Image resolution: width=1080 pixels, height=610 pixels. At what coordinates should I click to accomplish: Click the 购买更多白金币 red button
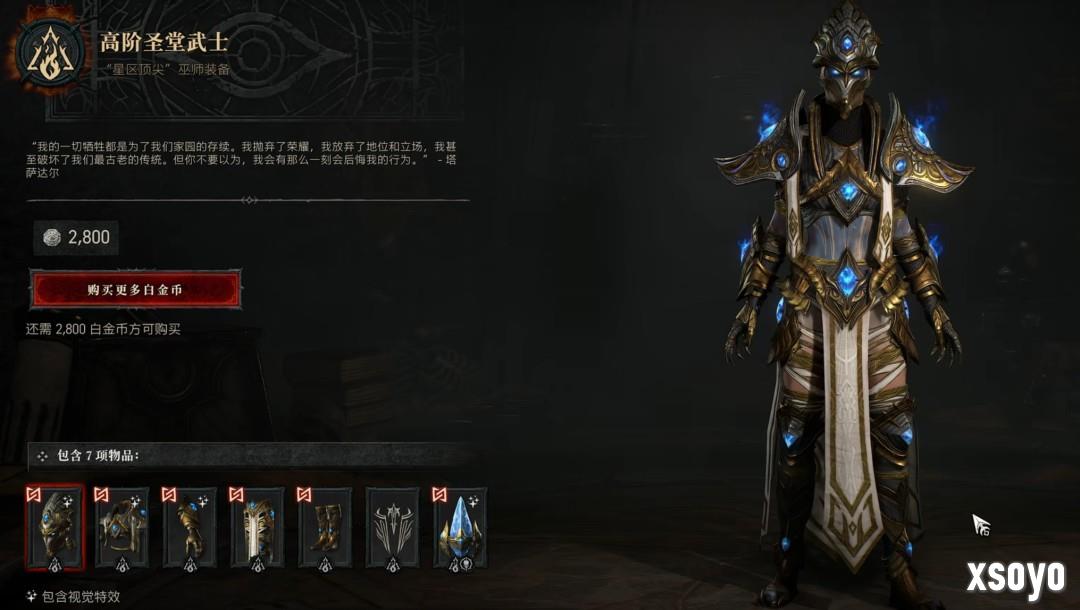135,290
